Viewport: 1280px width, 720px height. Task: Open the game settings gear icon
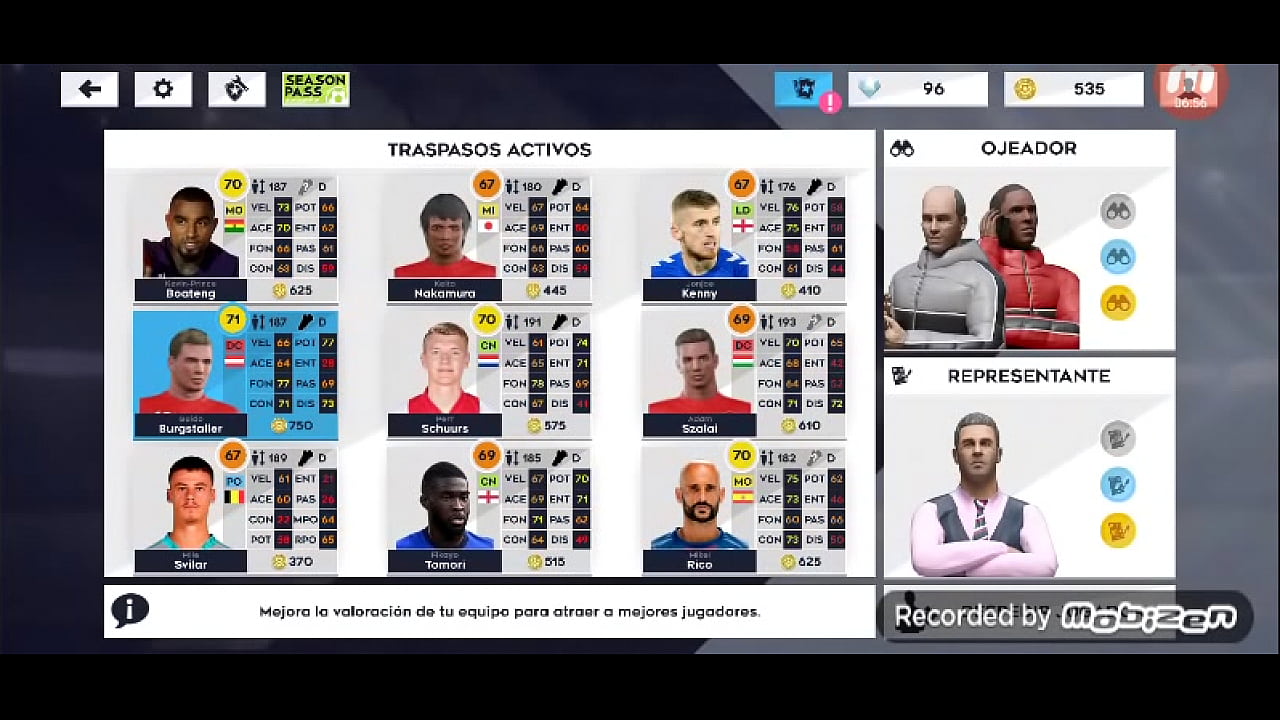[163, 89]
